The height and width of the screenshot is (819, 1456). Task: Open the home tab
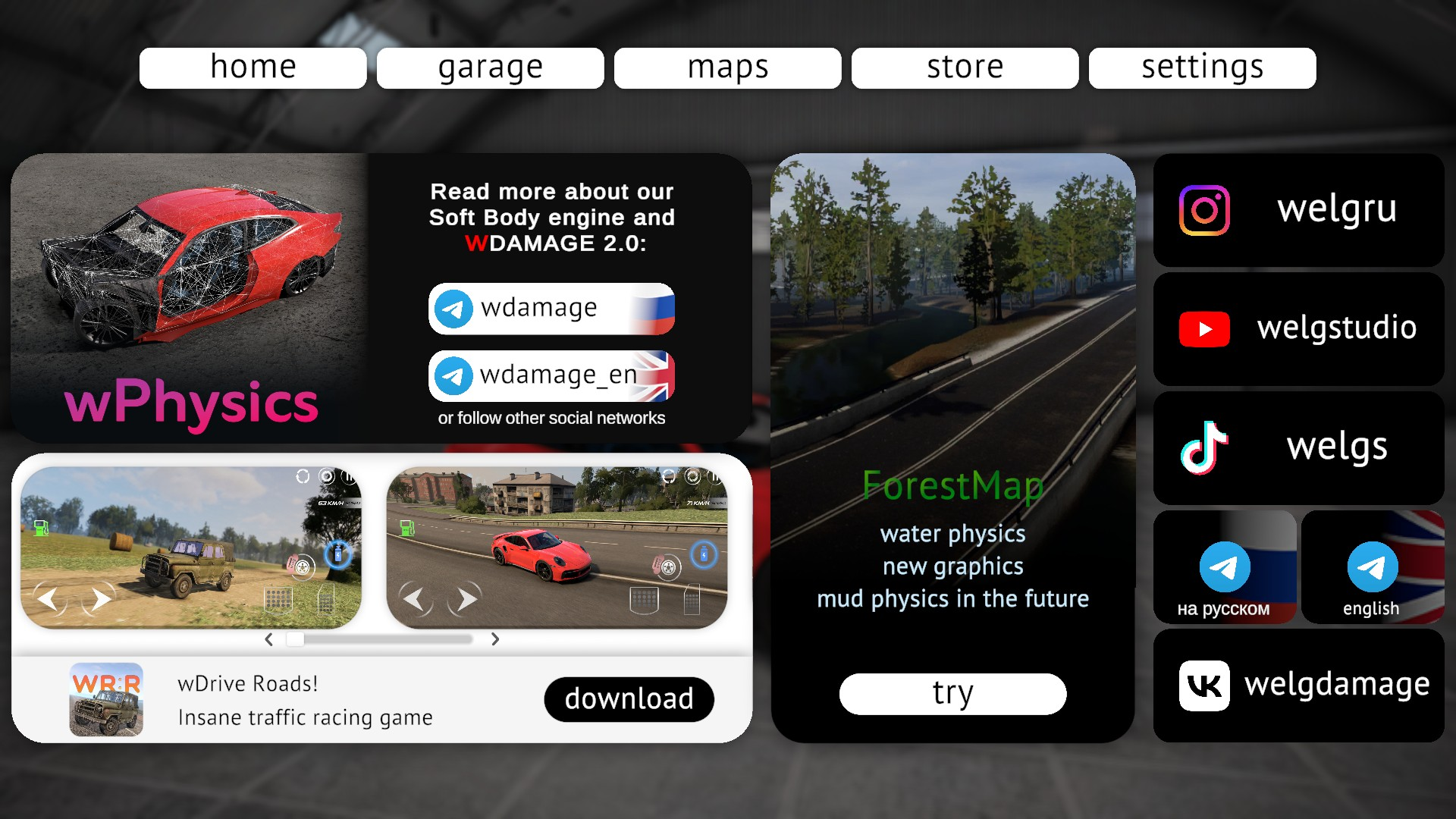click(x=253, y=68)
